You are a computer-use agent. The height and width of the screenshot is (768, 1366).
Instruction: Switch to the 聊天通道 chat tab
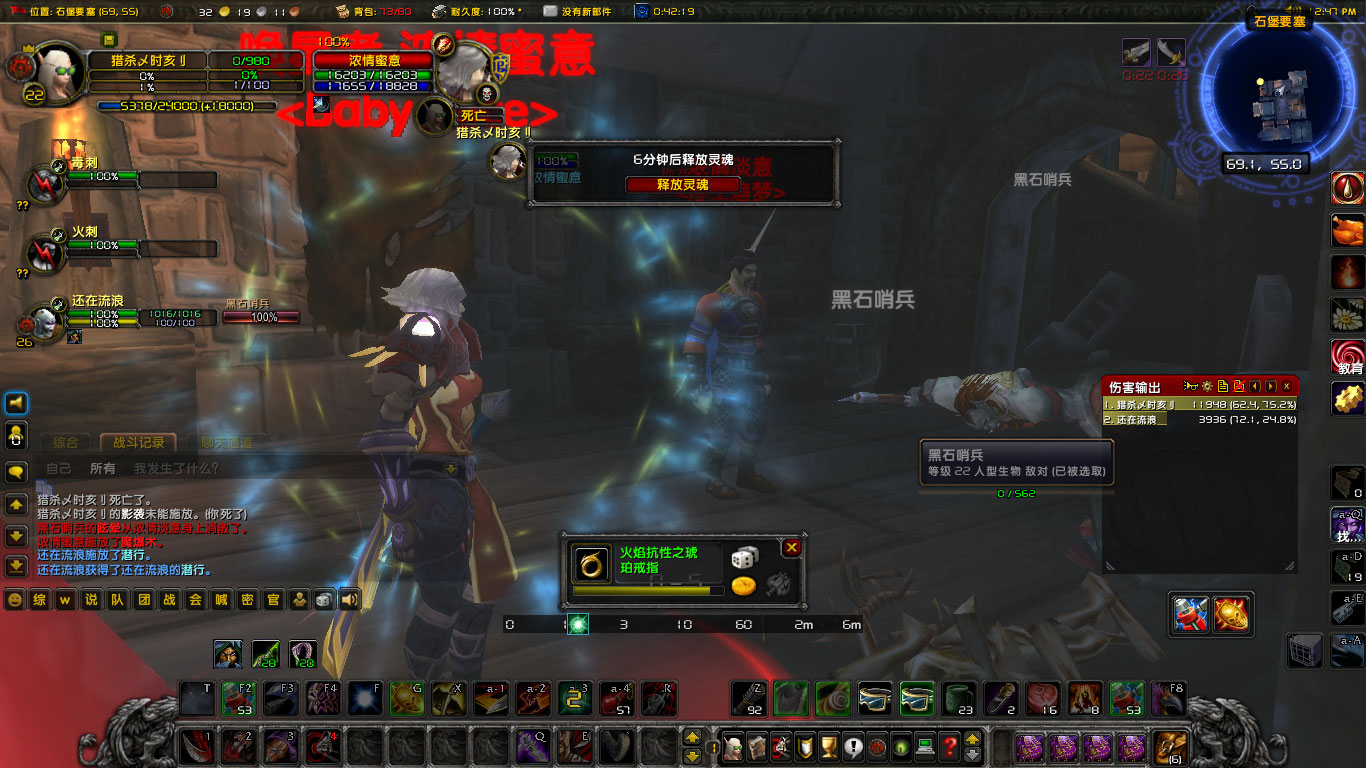[227, 443]
